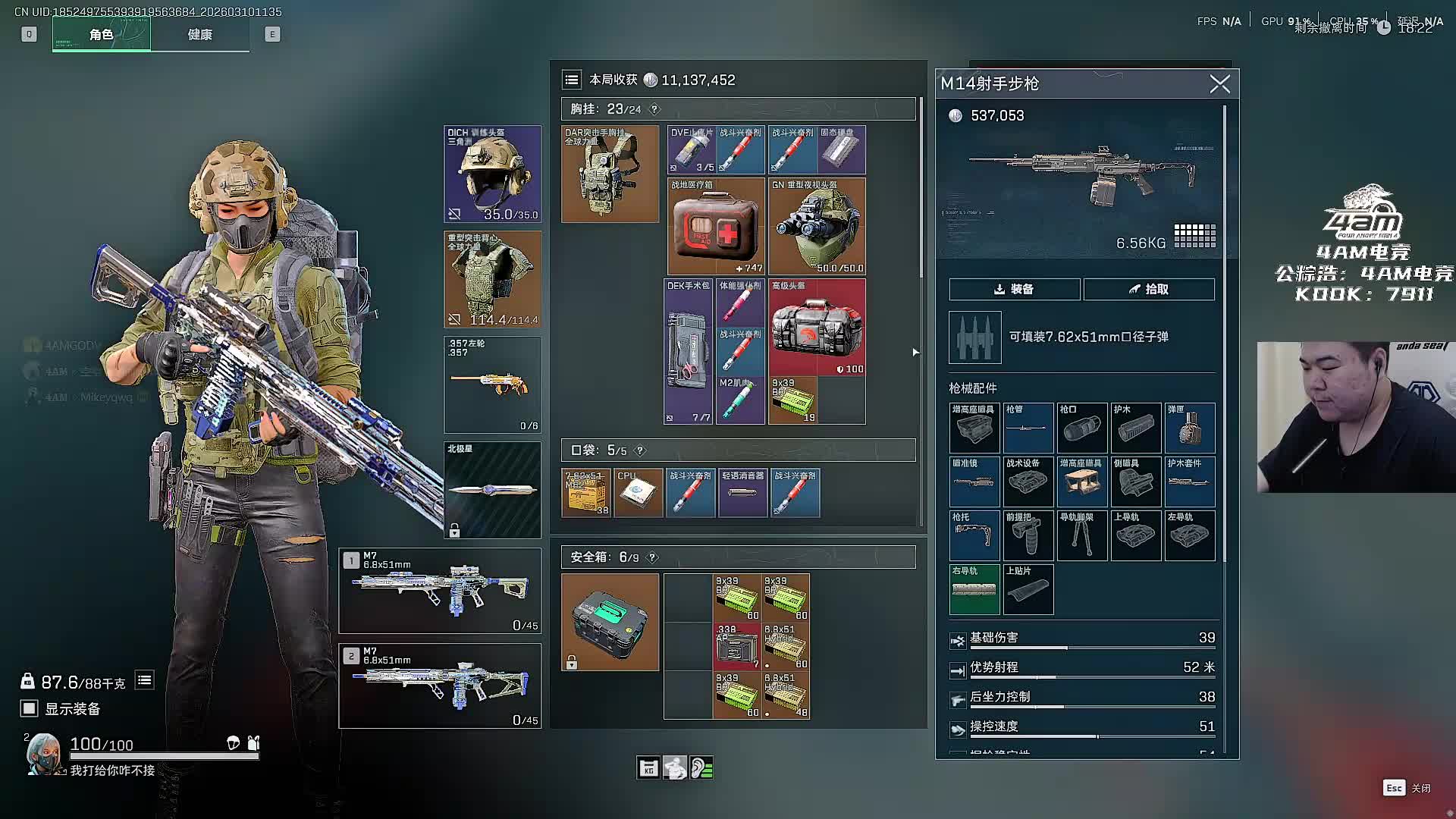Select the 北极星 knife slot
1456x819 pixels.
(492, 490)
